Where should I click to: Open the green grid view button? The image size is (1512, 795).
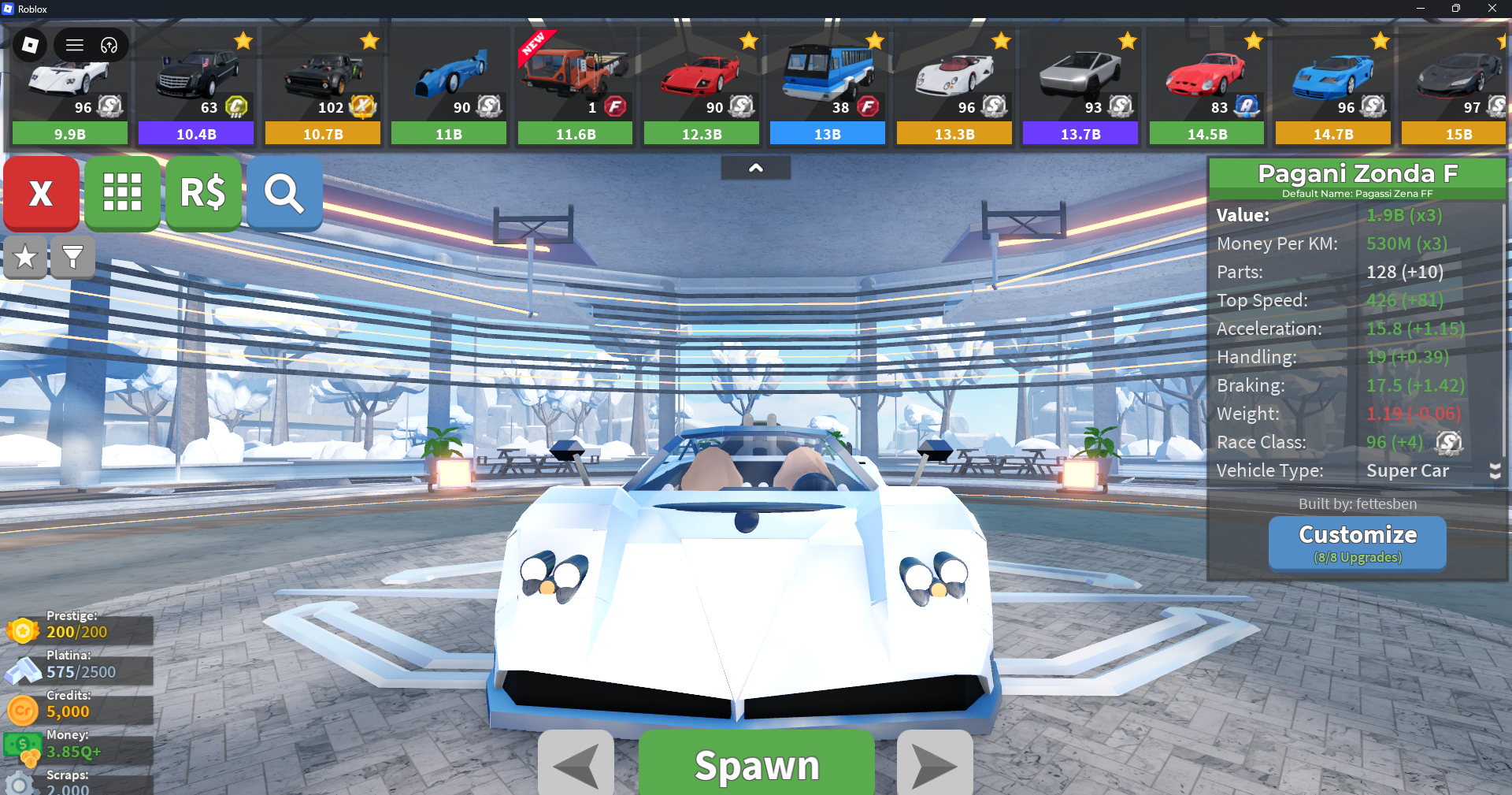click(122, 193)
